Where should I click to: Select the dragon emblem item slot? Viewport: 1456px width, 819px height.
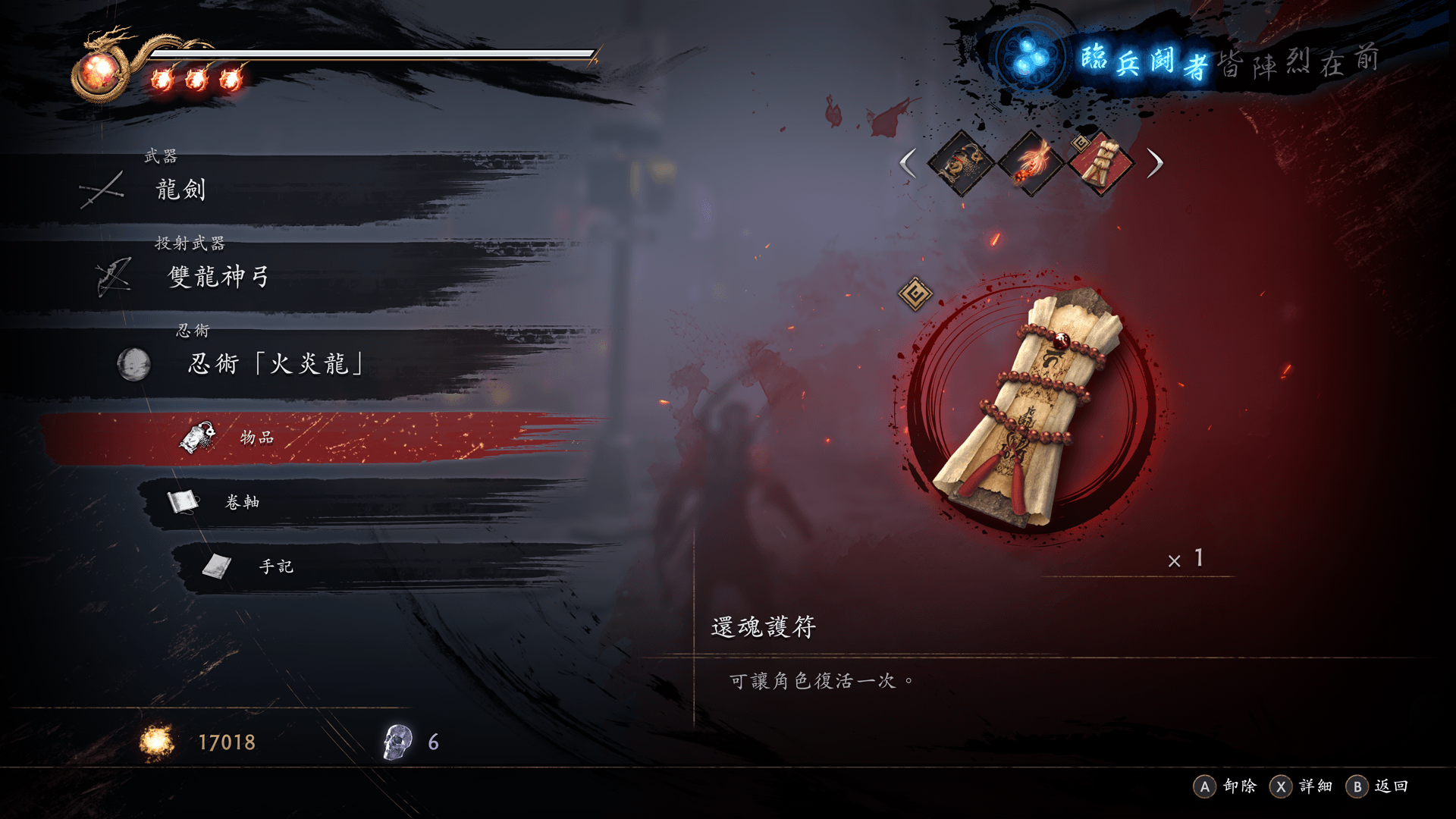point(962,163)
